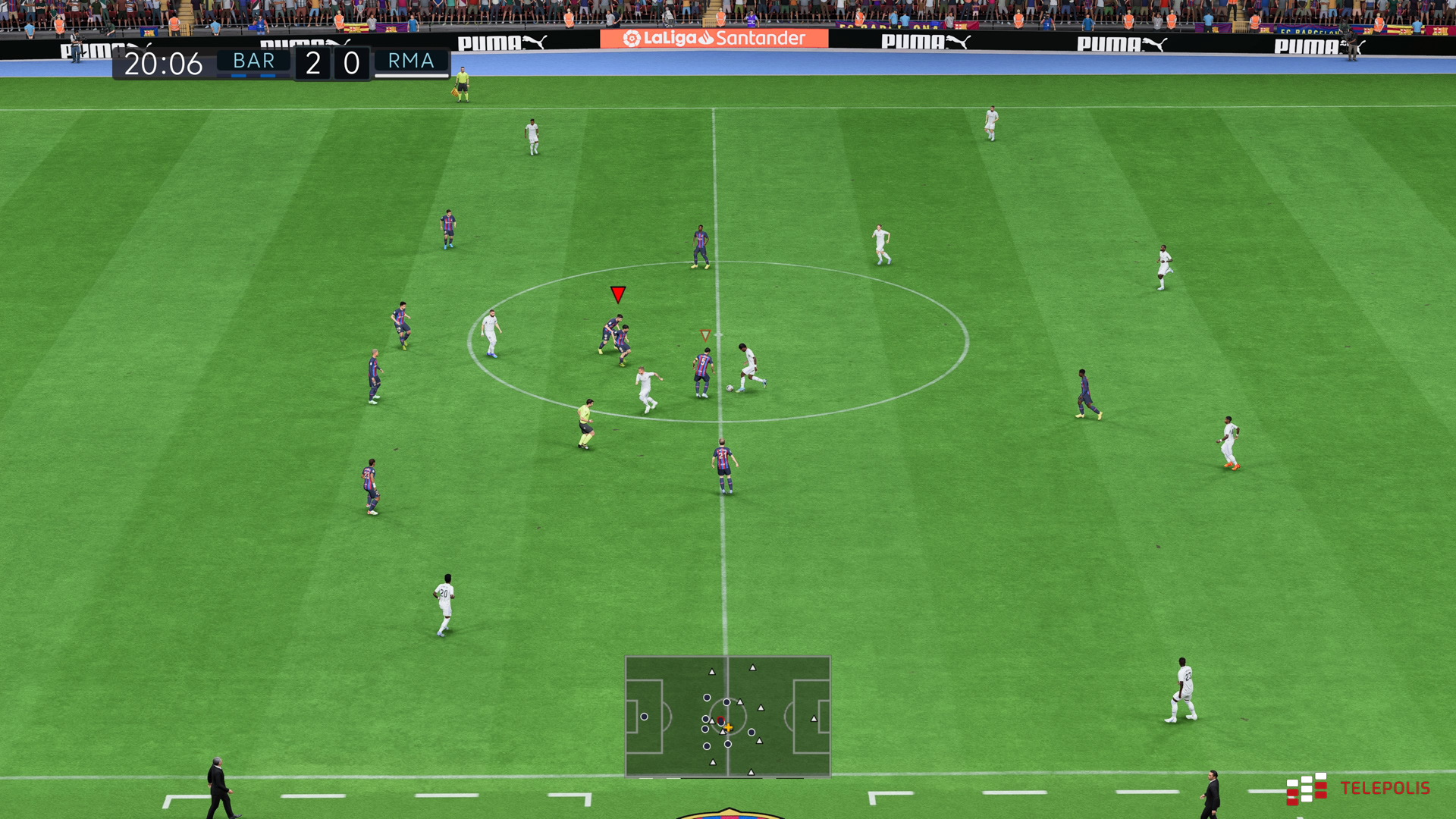Click the red-circled controlled player dot on minimap

click(720, 721)
